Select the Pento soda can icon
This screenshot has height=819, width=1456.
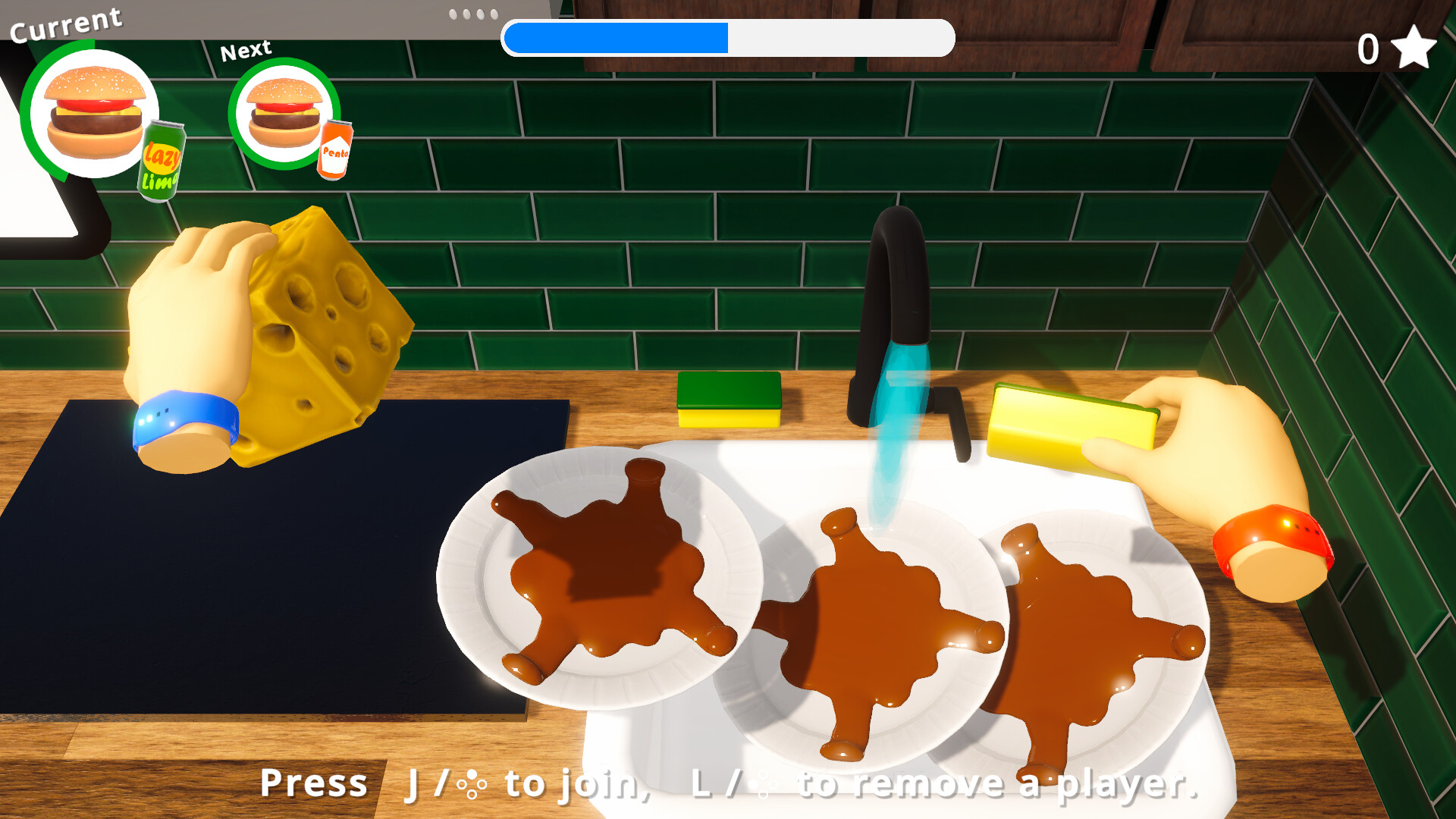point(334,150)
